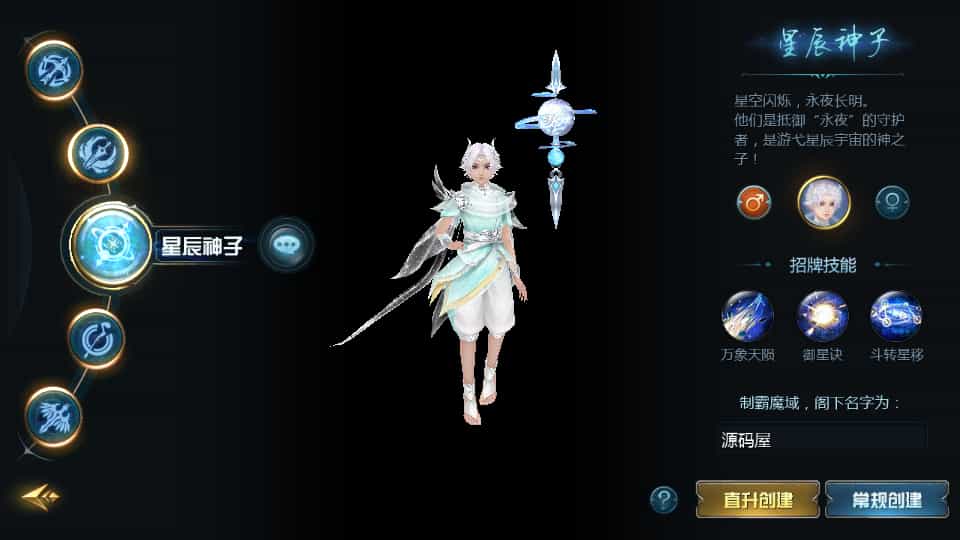
Task: Edit the character name field 源码屋
Action: coord(822,439)
